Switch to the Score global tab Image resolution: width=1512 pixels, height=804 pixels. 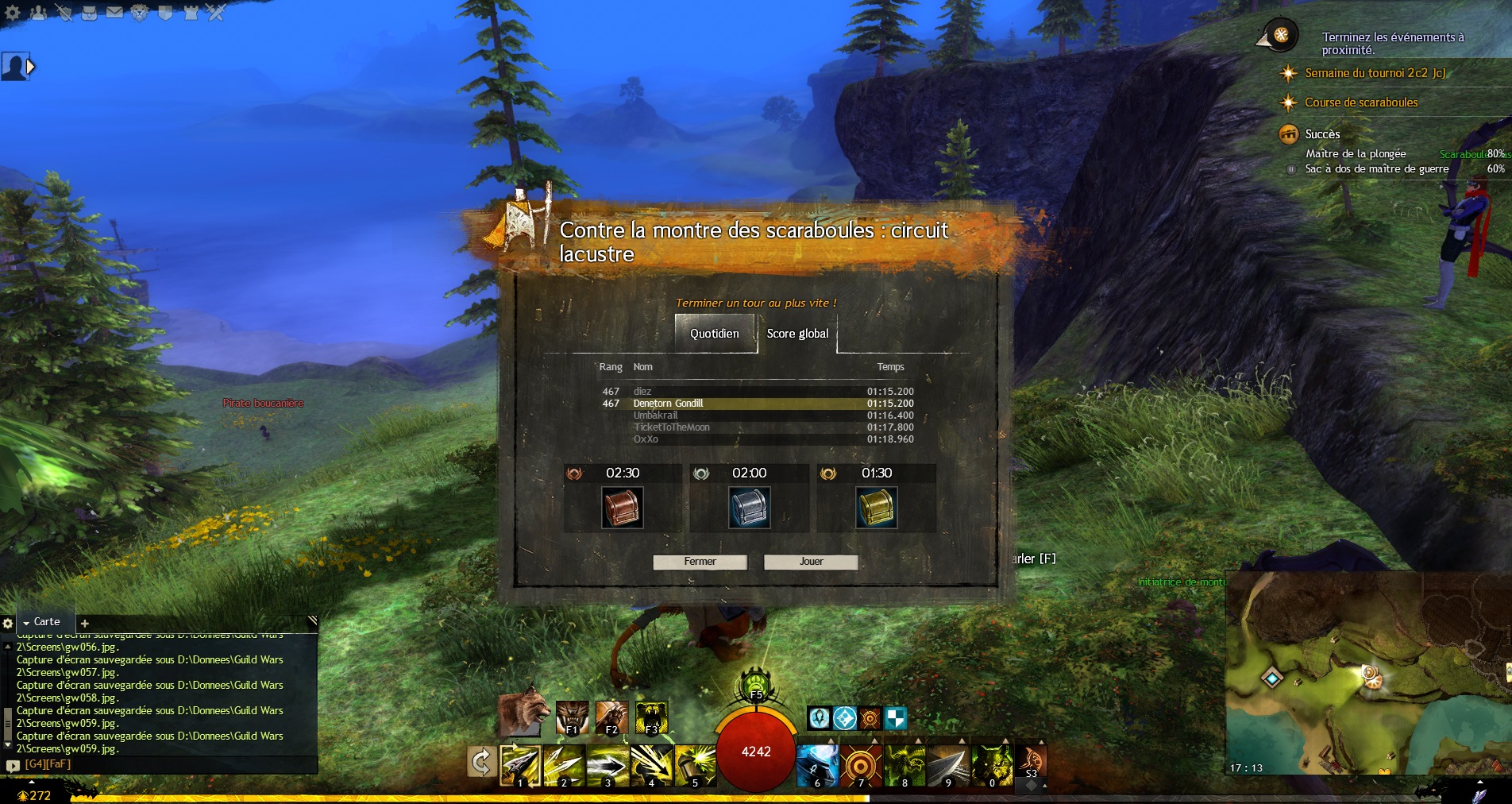coord(797,334)
